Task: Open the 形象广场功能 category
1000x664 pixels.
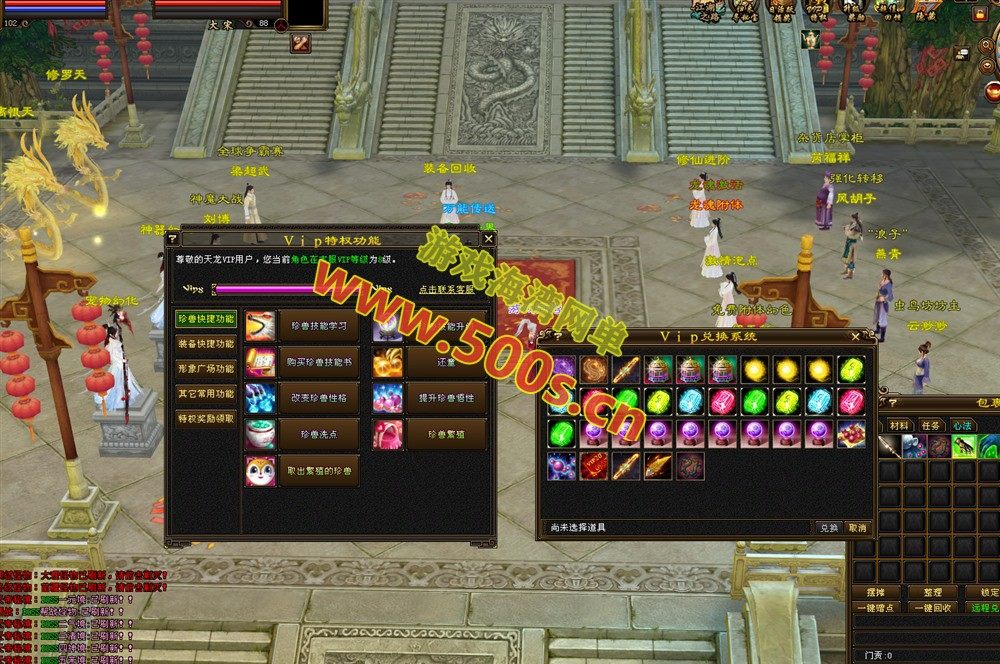Action: pyautogui.click(x=206, y=369)
